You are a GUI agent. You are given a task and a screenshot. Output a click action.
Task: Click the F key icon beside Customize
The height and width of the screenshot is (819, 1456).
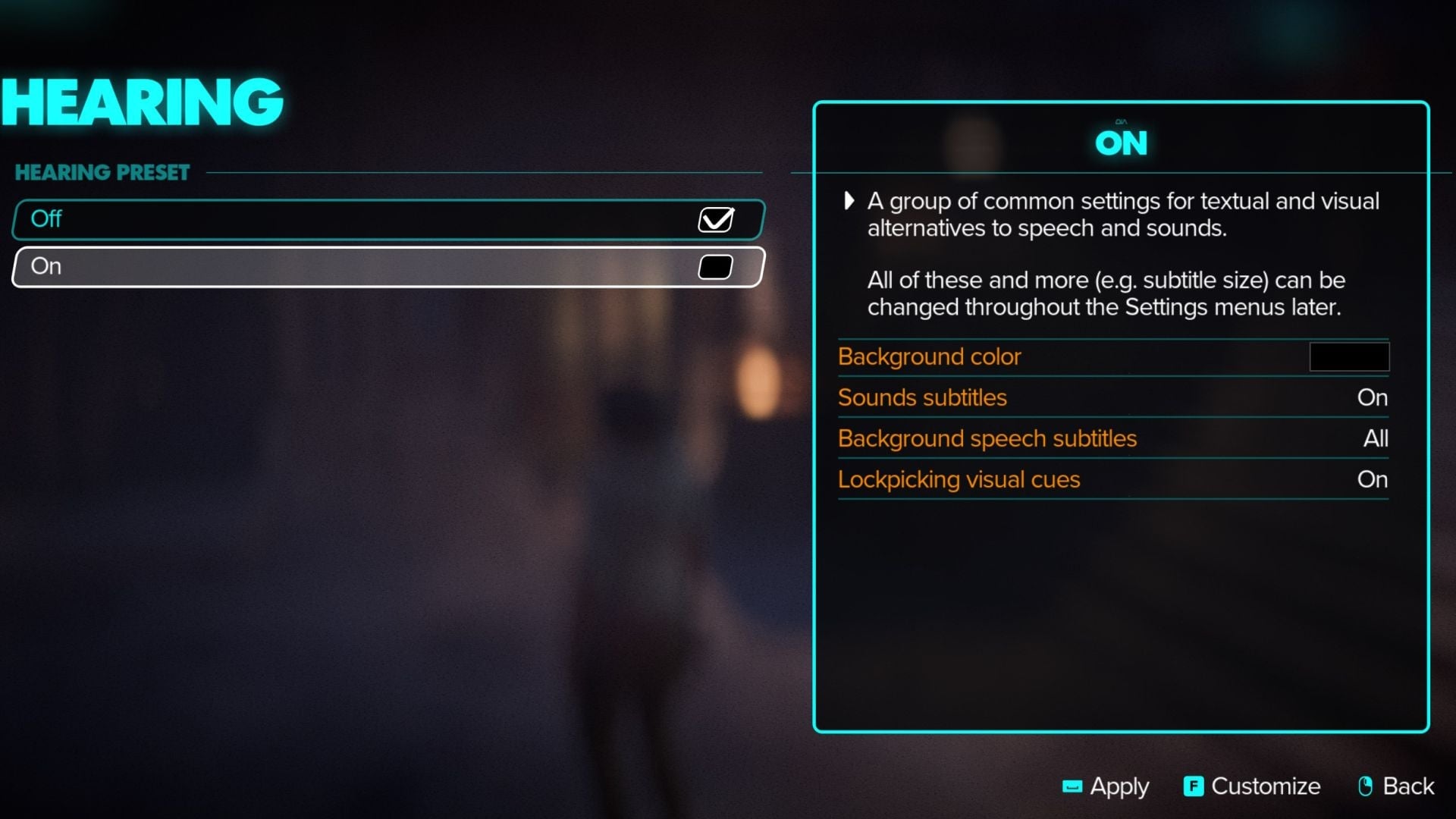[x=1192, y=787]
